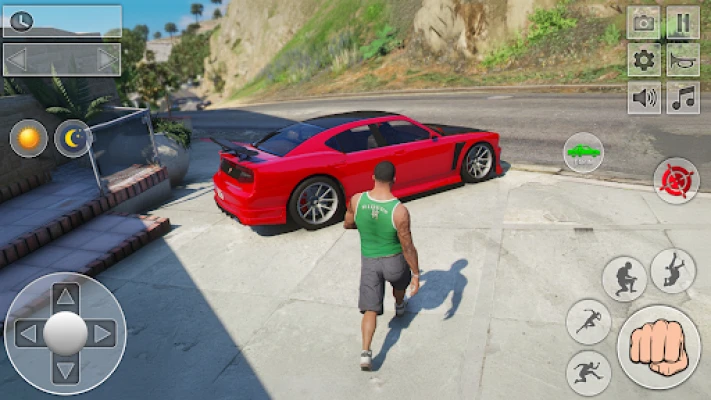Screen dimensions: 711x400
Task: Punch using the fist attack button
Action: 658,347
